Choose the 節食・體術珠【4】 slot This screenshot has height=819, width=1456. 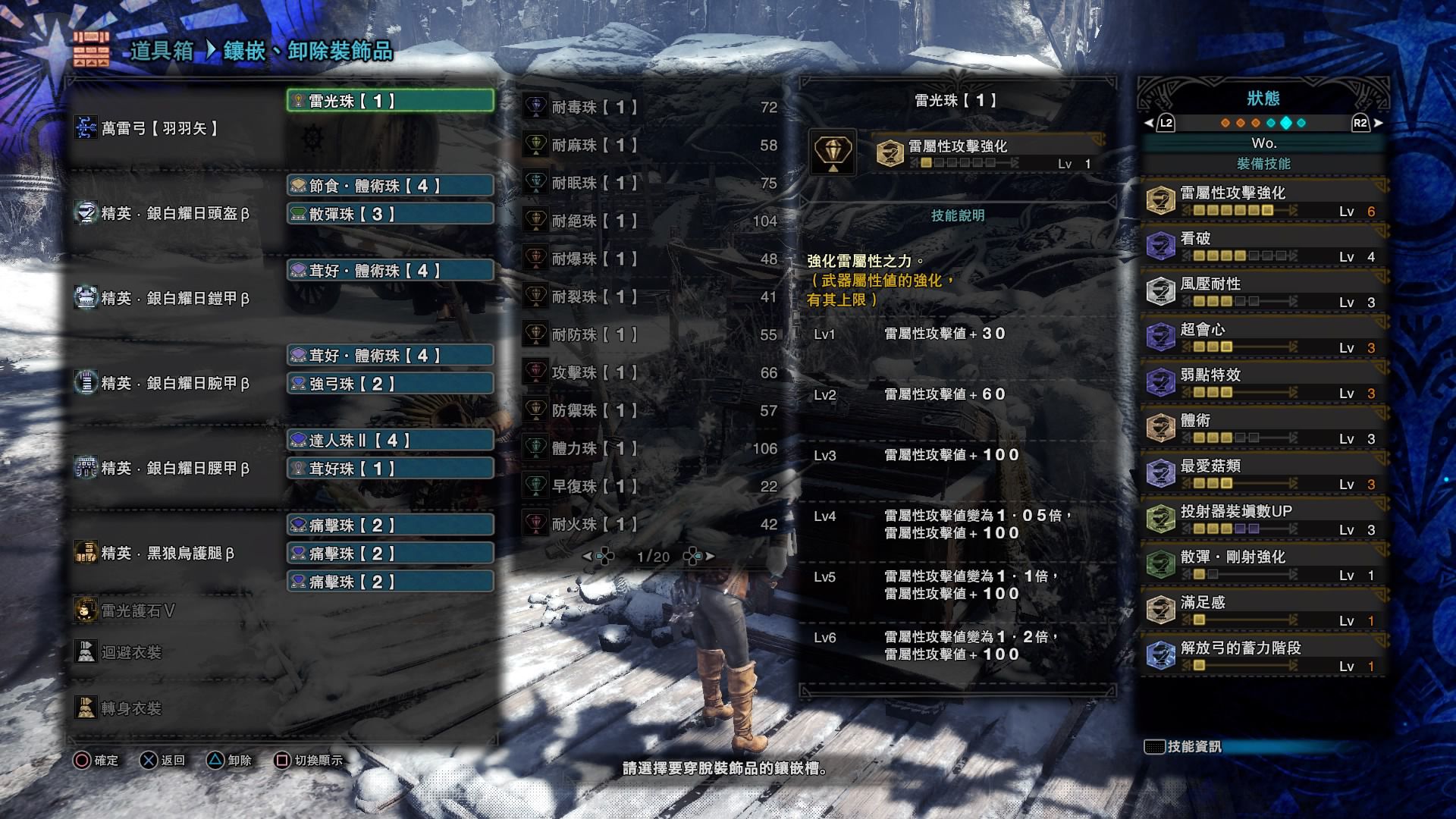coord(391,186)
